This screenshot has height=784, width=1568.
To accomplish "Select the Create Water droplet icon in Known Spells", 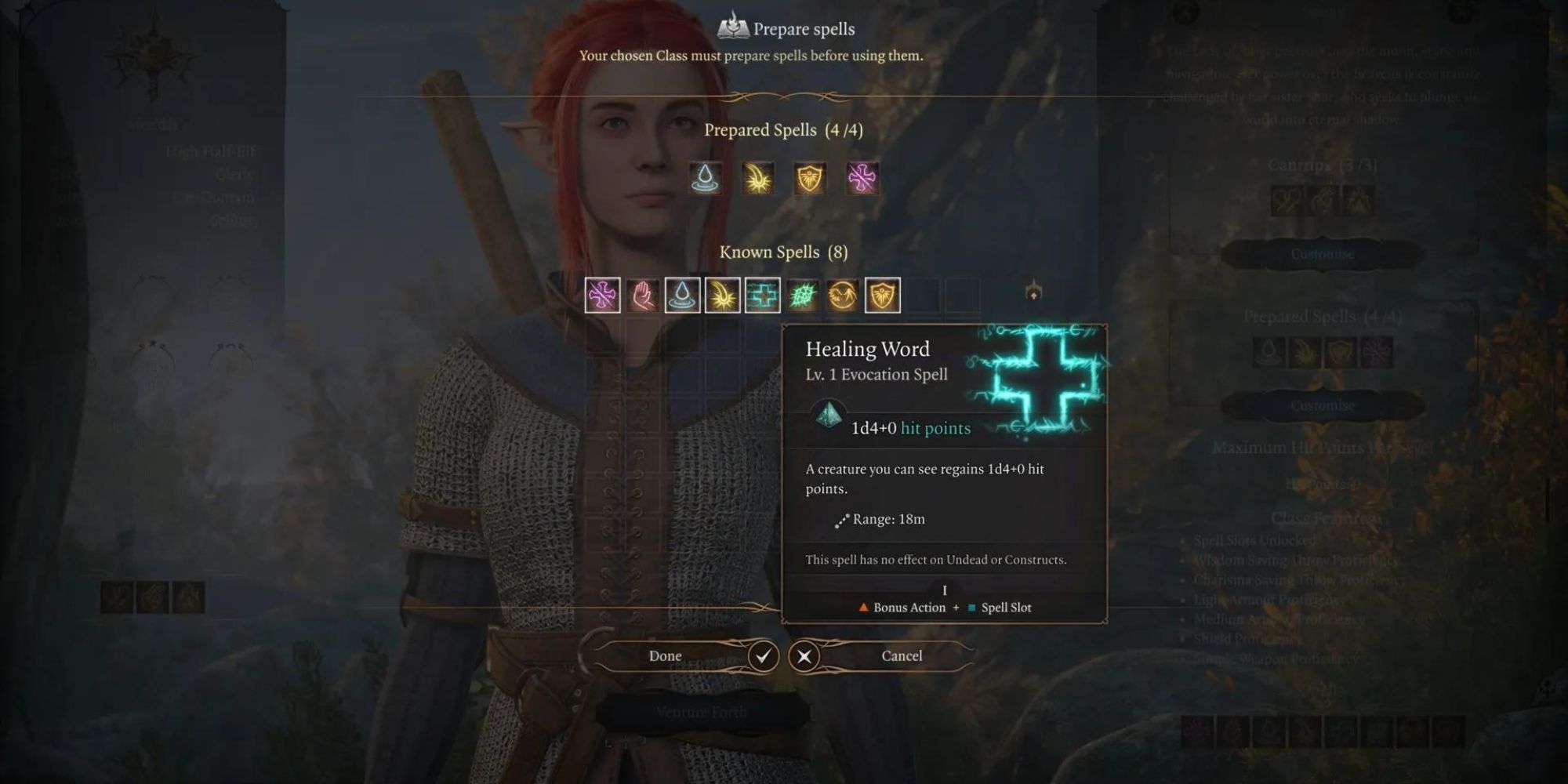I will coord(682,296).
